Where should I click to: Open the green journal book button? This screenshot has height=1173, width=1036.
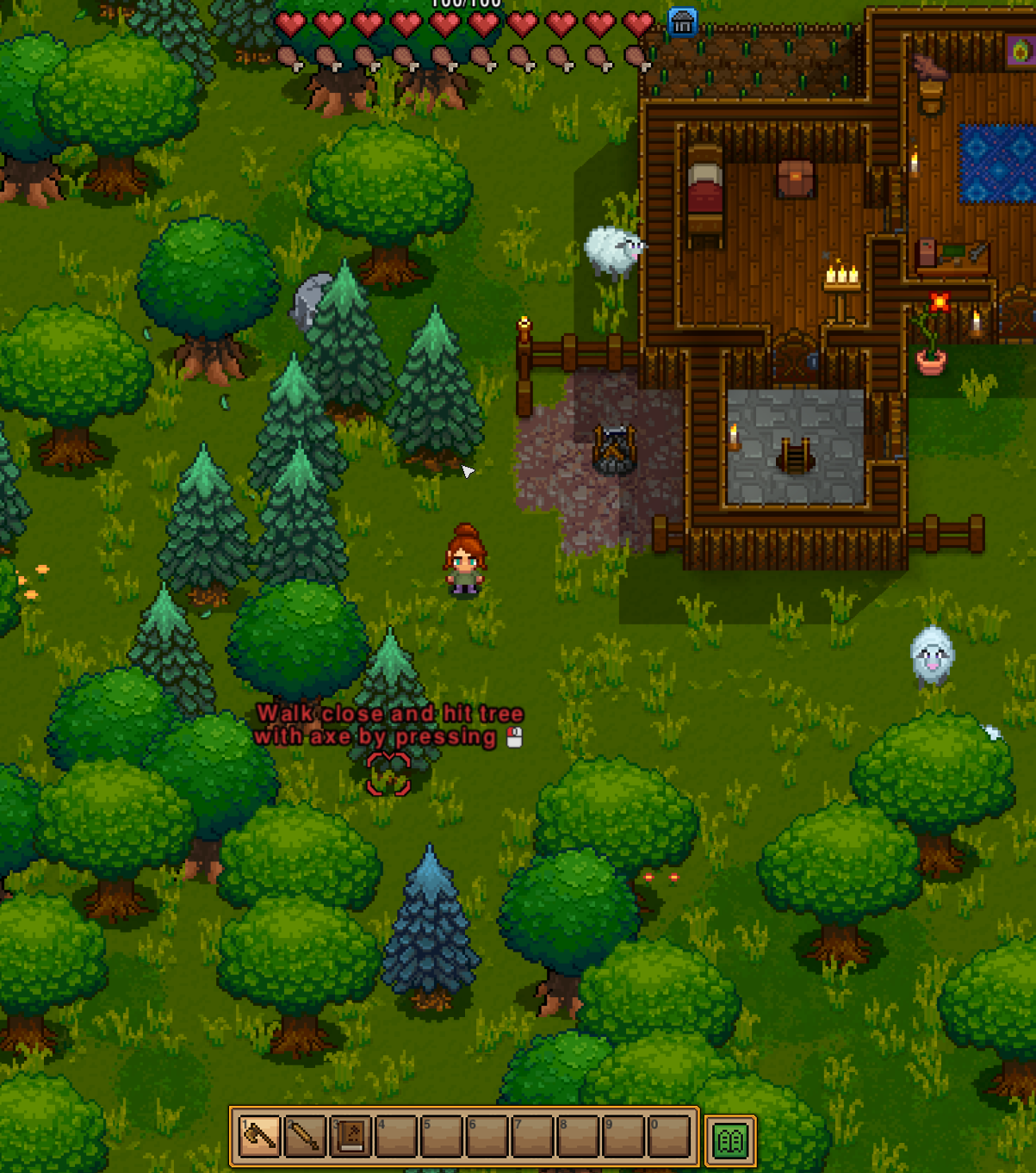pos(730,1140)
